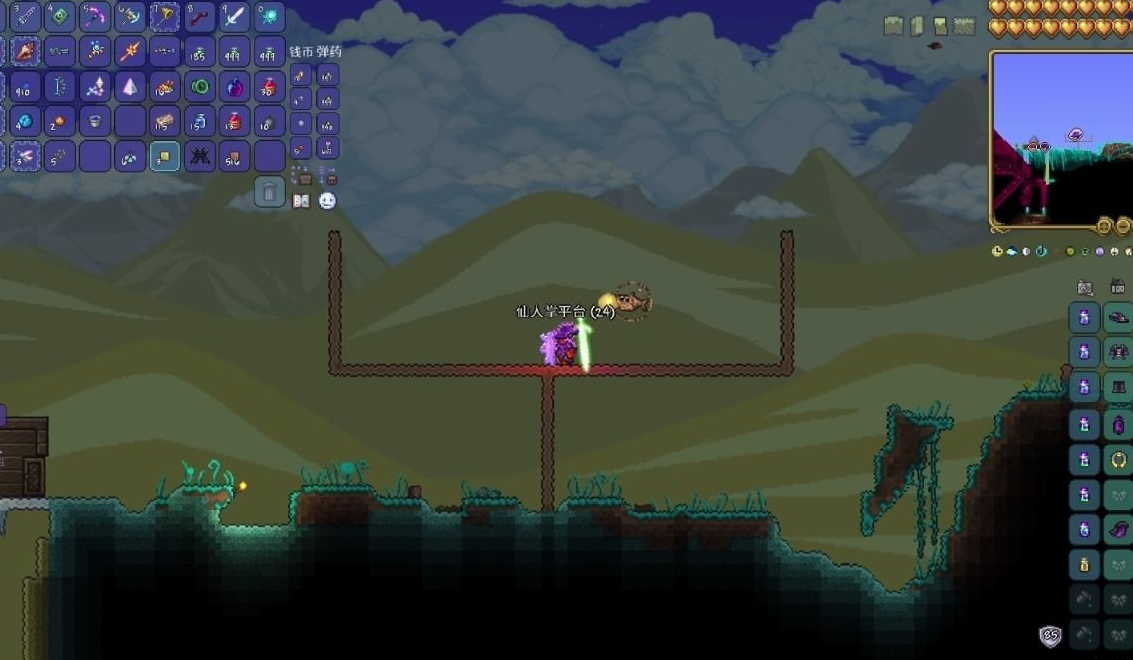Click the quick stack to chests icon

click(x=301, y=176)
